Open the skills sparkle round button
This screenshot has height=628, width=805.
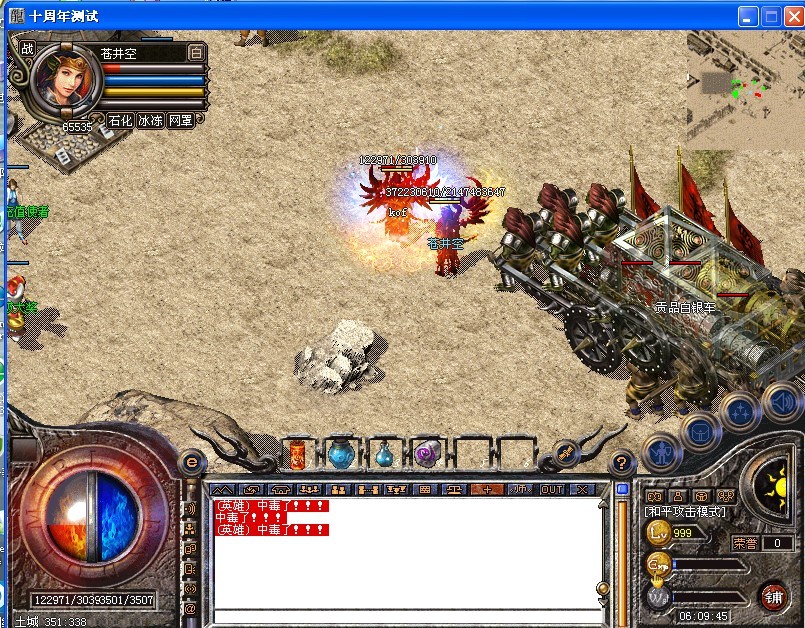741,411
